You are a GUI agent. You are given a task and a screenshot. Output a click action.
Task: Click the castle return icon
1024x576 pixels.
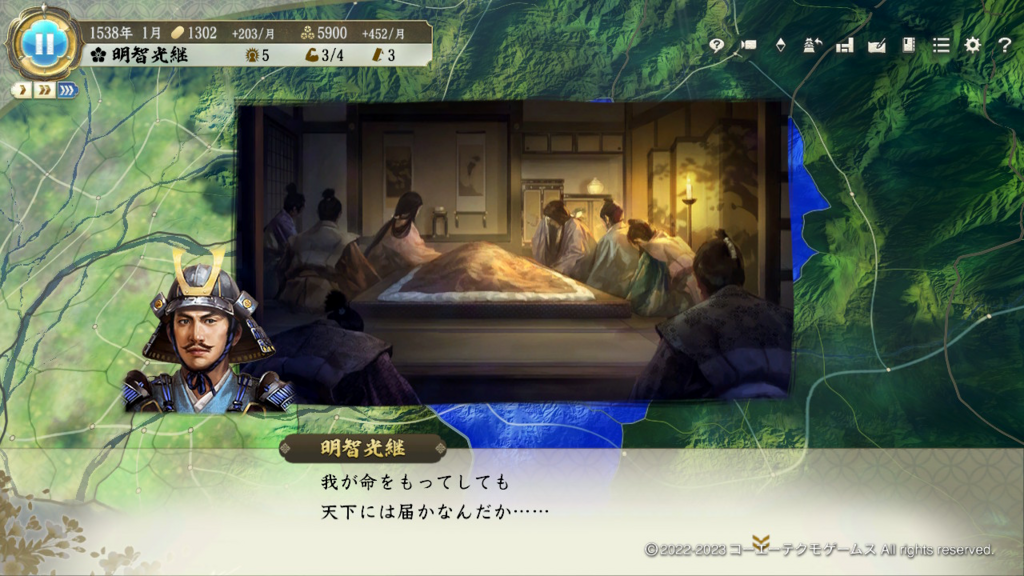point(812,45)
